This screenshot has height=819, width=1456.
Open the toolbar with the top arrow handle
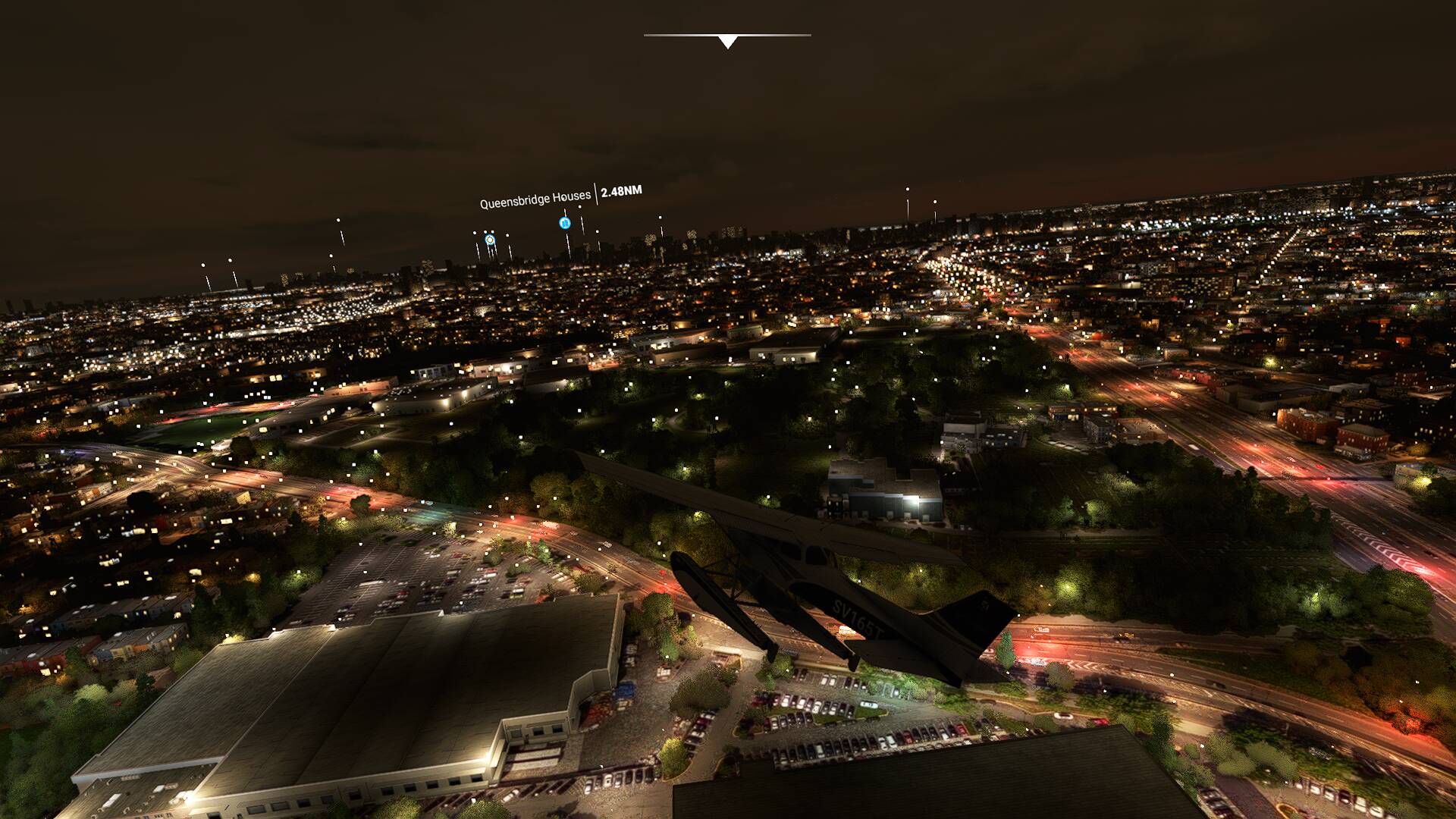point(727,42)
